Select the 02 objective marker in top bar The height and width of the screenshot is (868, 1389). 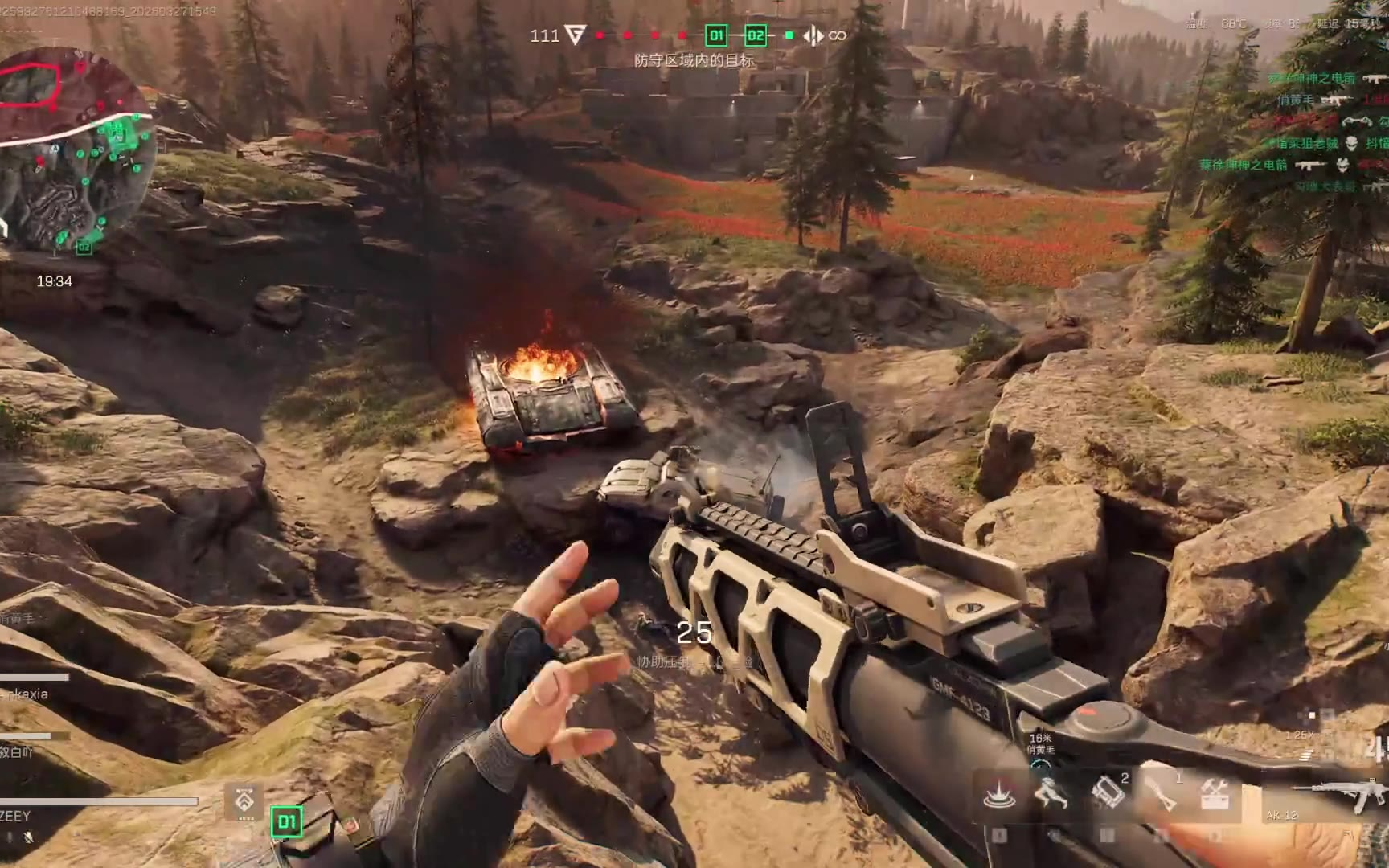click(x=756, y=35)
